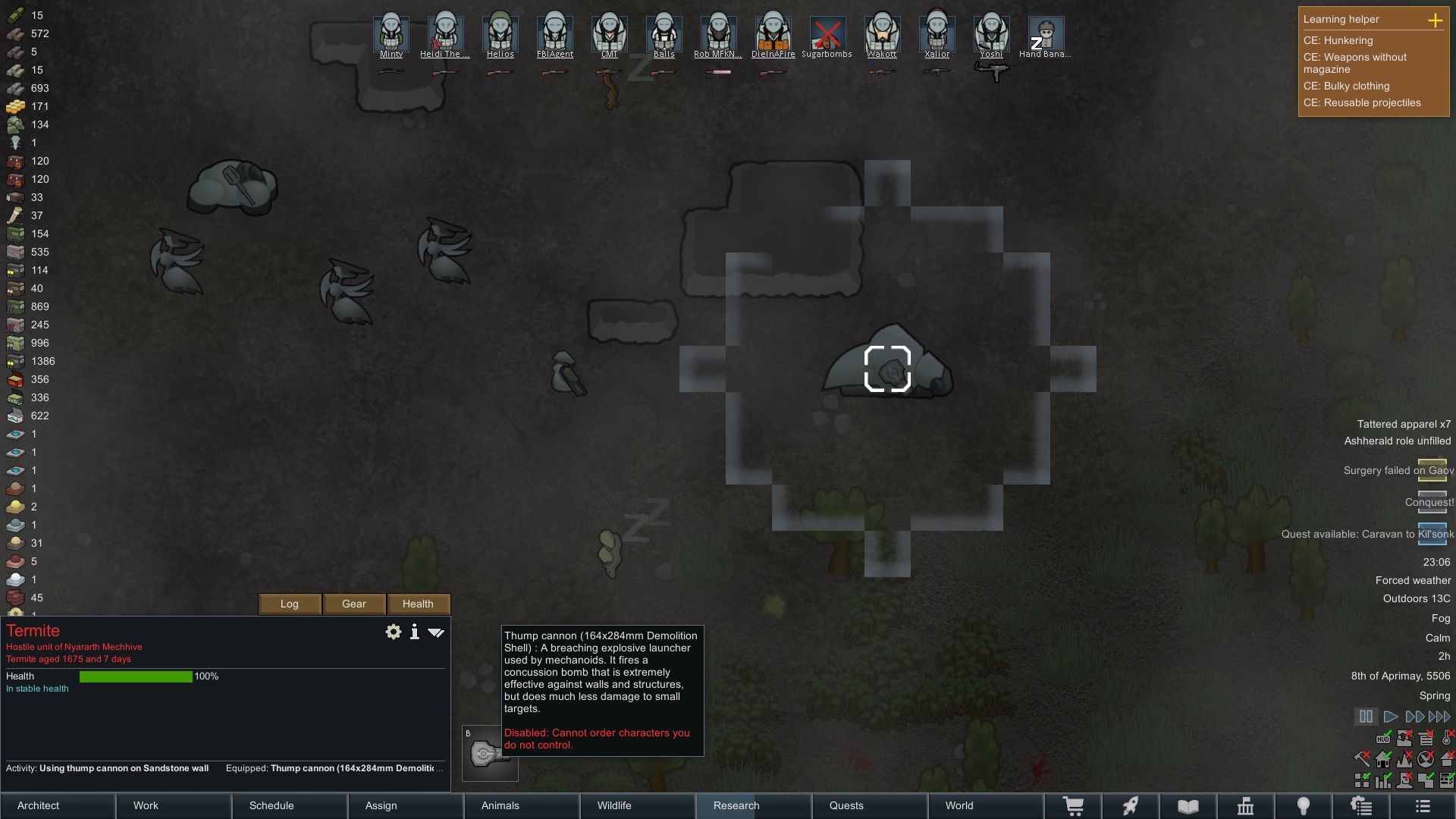Set game to normal speed
Viewport: 1456px width, 819px height.
[1390, 716]
